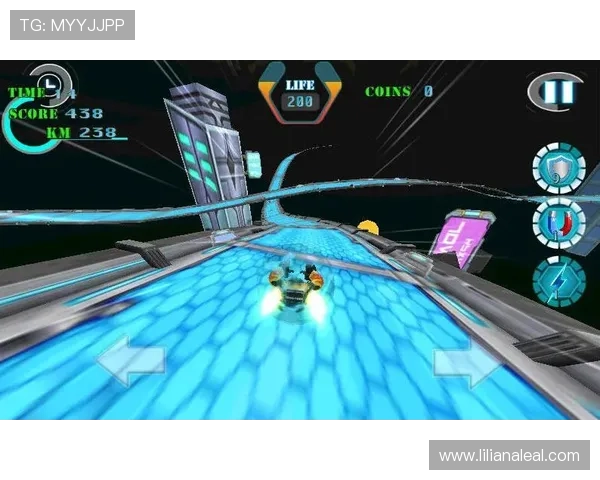Image resolution: width=600 pixels, height=480 pixels.
Task: Pause the game with the pause button
Action: click(x=553, y=93)
